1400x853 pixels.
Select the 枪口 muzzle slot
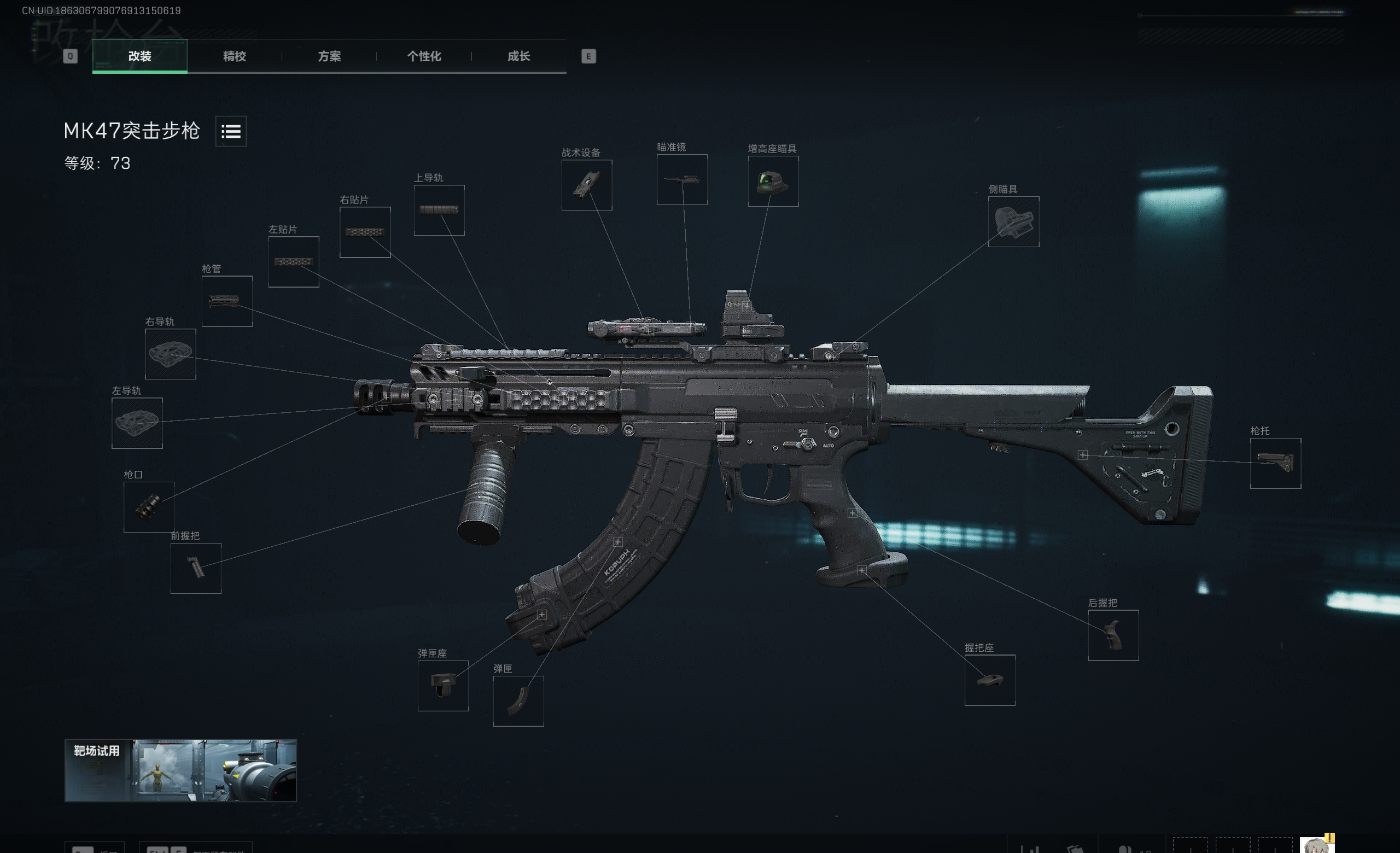pyautogui.click(x=149, y=507)
